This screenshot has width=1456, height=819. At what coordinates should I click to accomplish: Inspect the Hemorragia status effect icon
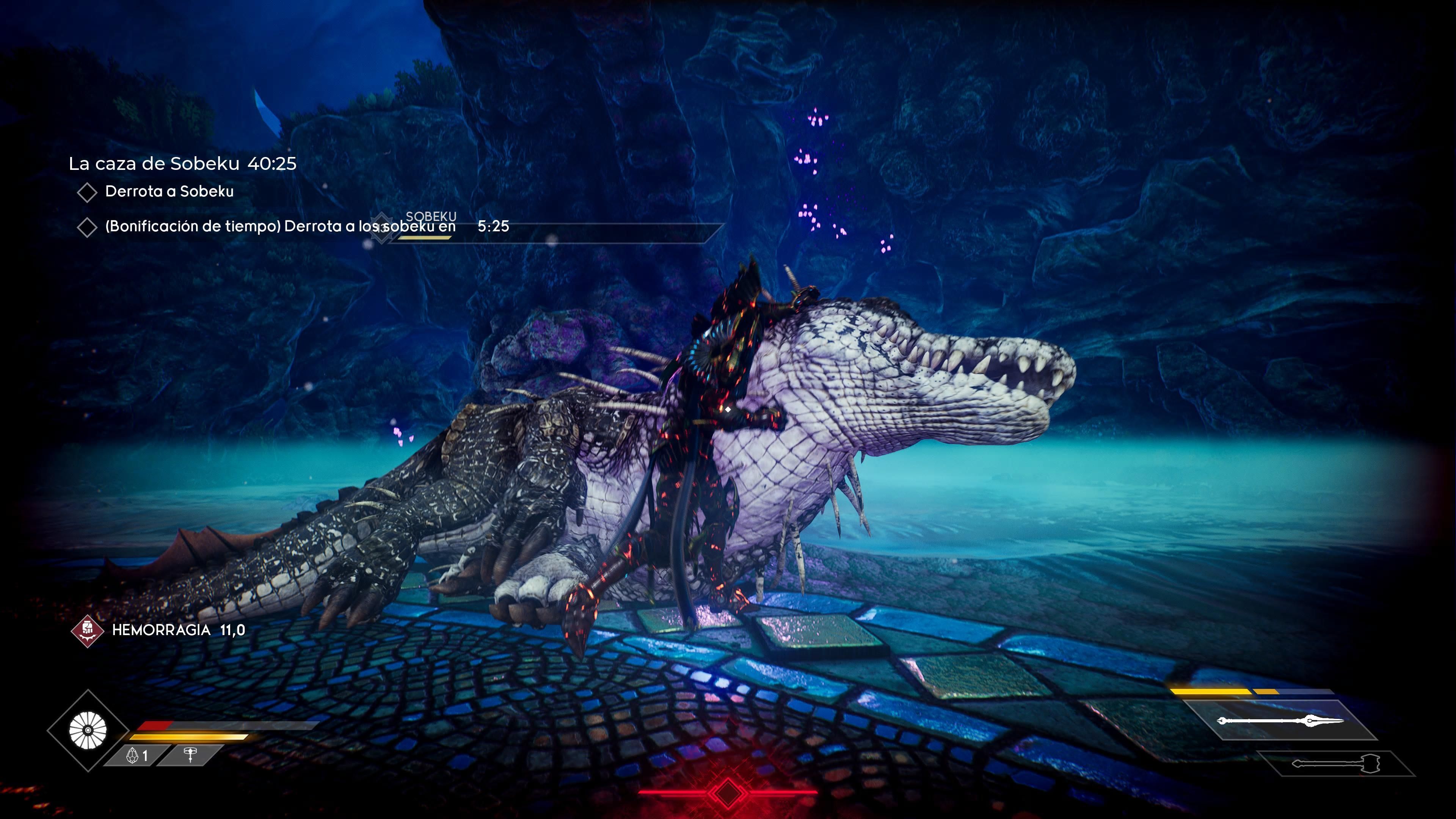(x=87, y=630)
